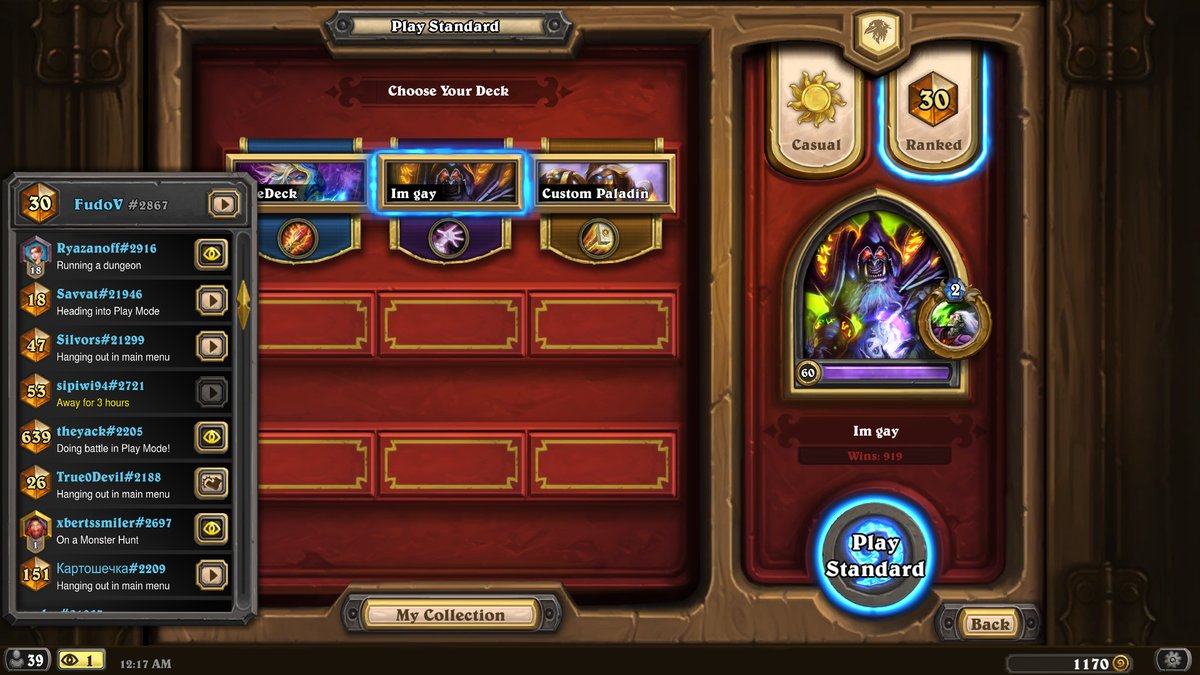Select the "Im gay" warlock deck
Viewport: 1200px width, 675px height.
pyautogui.click(x=451, y=183)
